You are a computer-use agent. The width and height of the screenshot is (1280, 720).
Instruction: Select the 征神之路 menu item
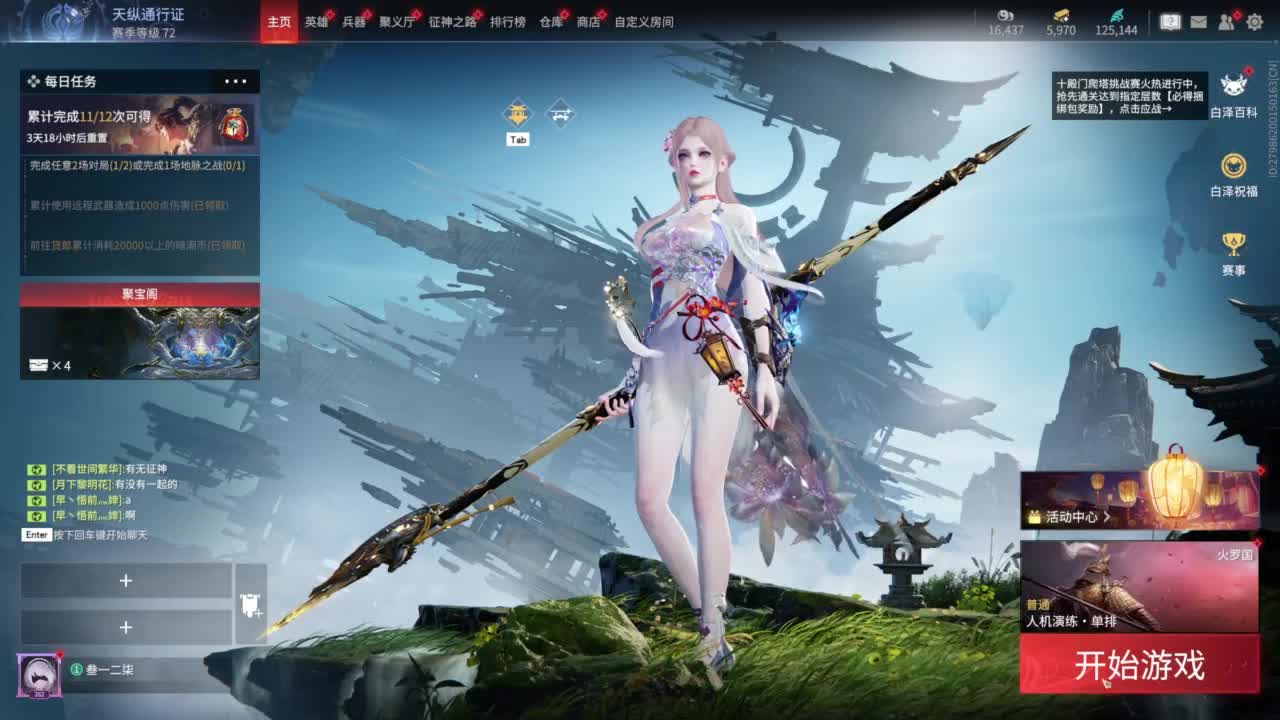click(449, 21)
